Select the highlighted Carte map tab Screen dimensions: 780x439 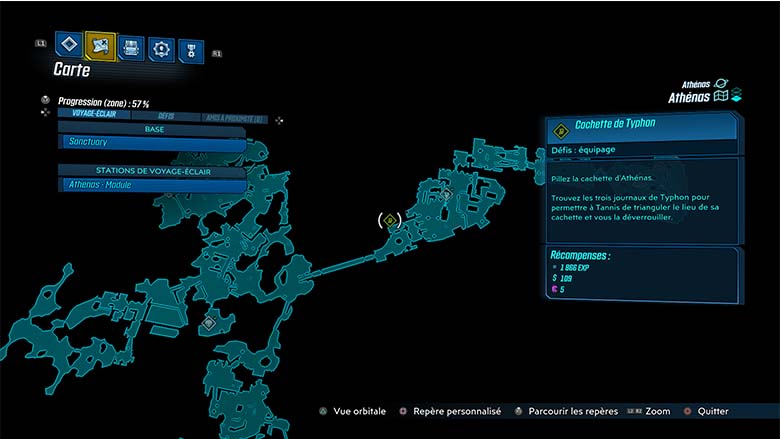click(x=100, y=45)
